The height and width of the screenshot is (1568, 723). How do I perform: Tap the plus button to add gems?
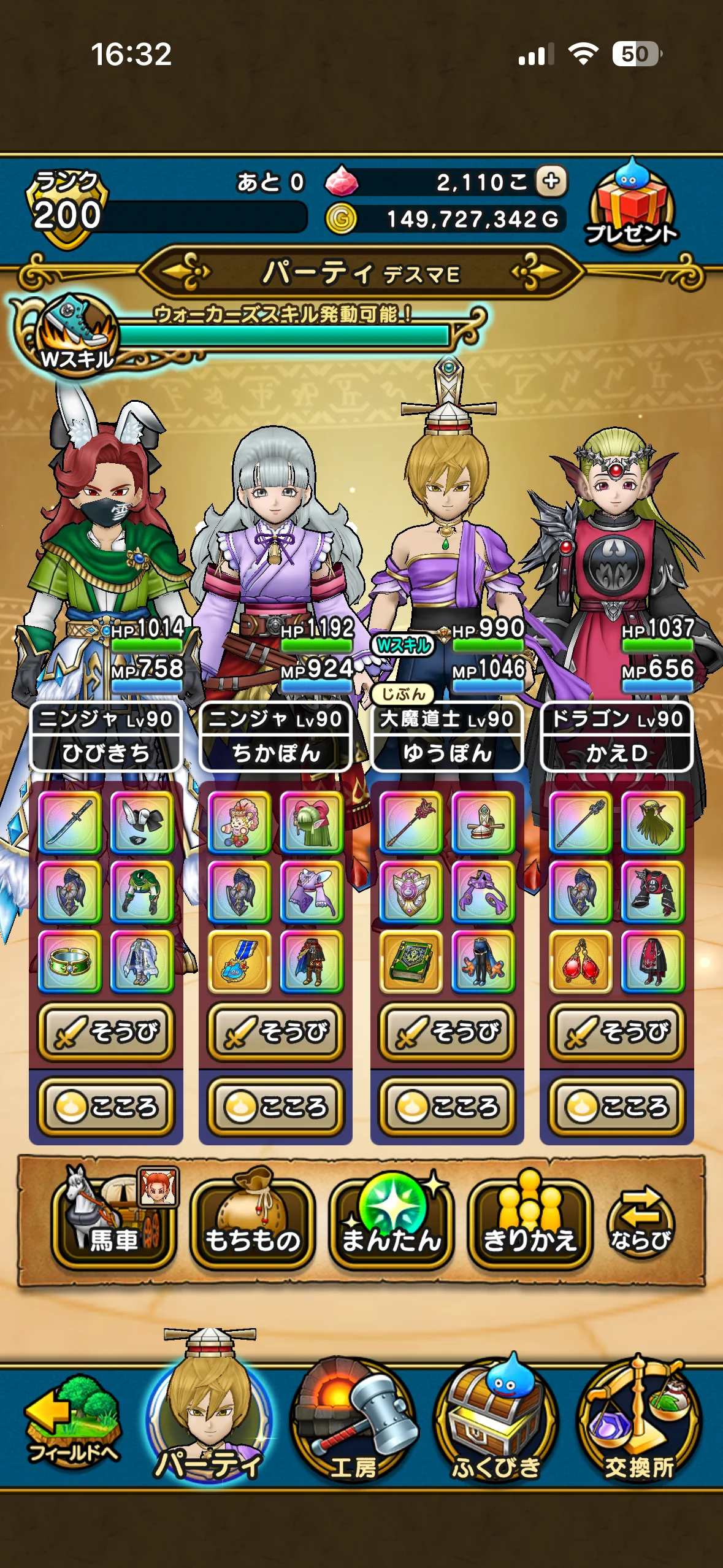tap(551, 182)
